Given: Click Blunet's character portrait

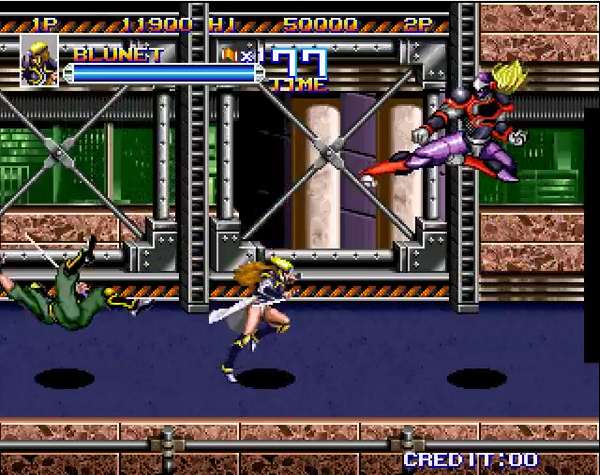Looking at the screenshot, I should (39, 61).
